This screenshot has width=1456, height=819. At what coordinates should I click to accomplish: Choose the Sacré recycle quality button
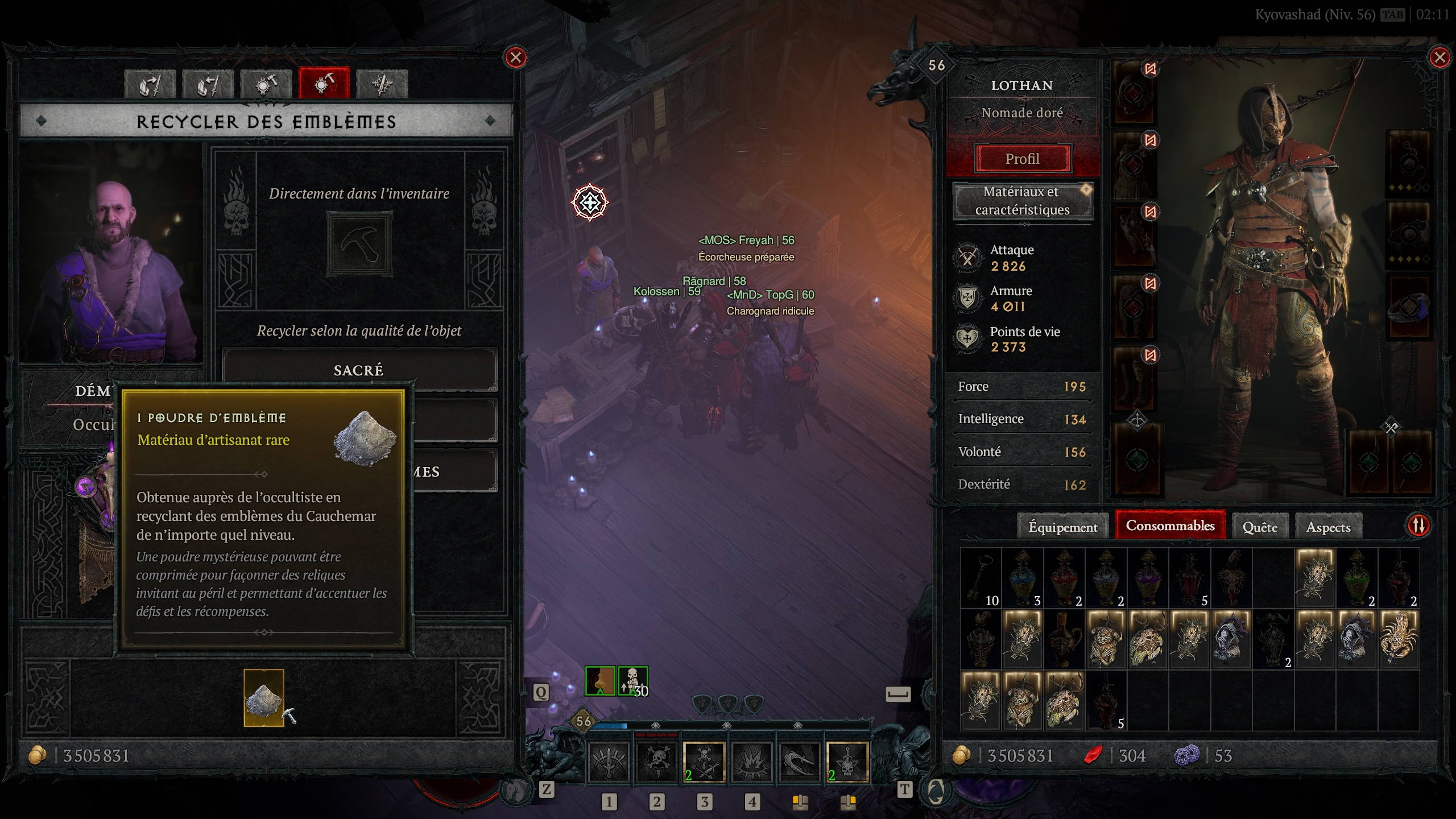[x=359, y=370]
